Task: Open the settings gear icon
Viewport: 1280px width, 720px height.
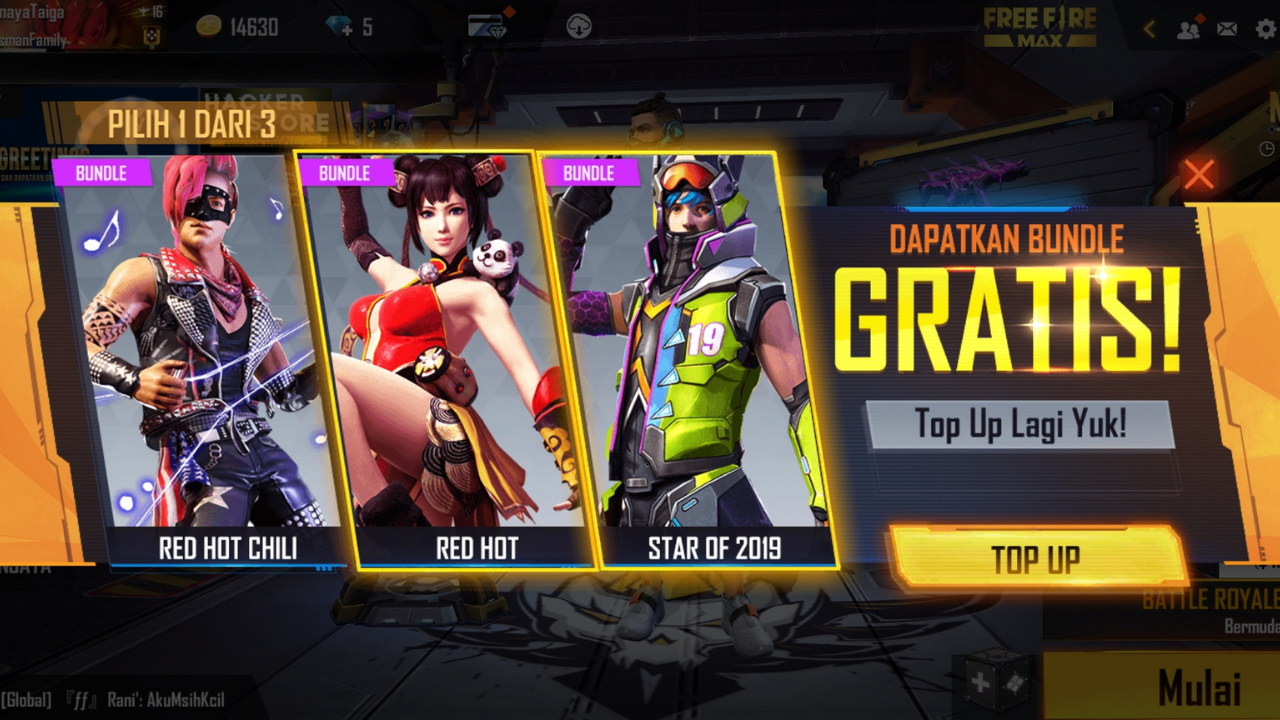Action: pyautogui.click(x=1264, y=29)
